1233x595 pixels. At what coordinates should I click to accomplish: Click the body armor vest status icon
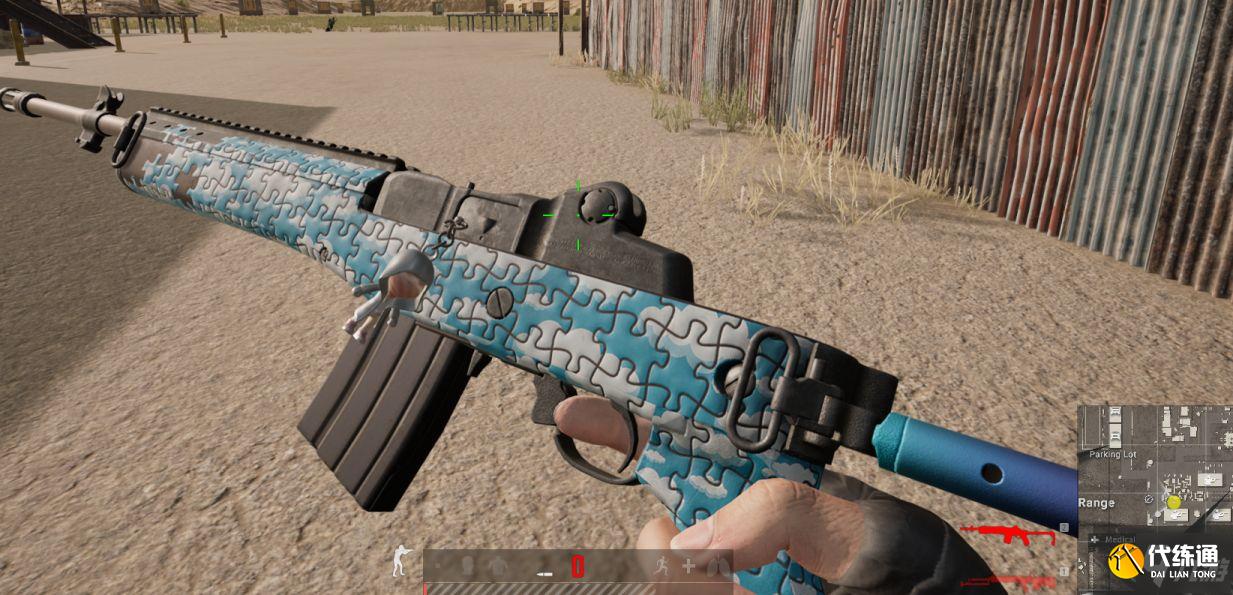[x=498, y=566]
